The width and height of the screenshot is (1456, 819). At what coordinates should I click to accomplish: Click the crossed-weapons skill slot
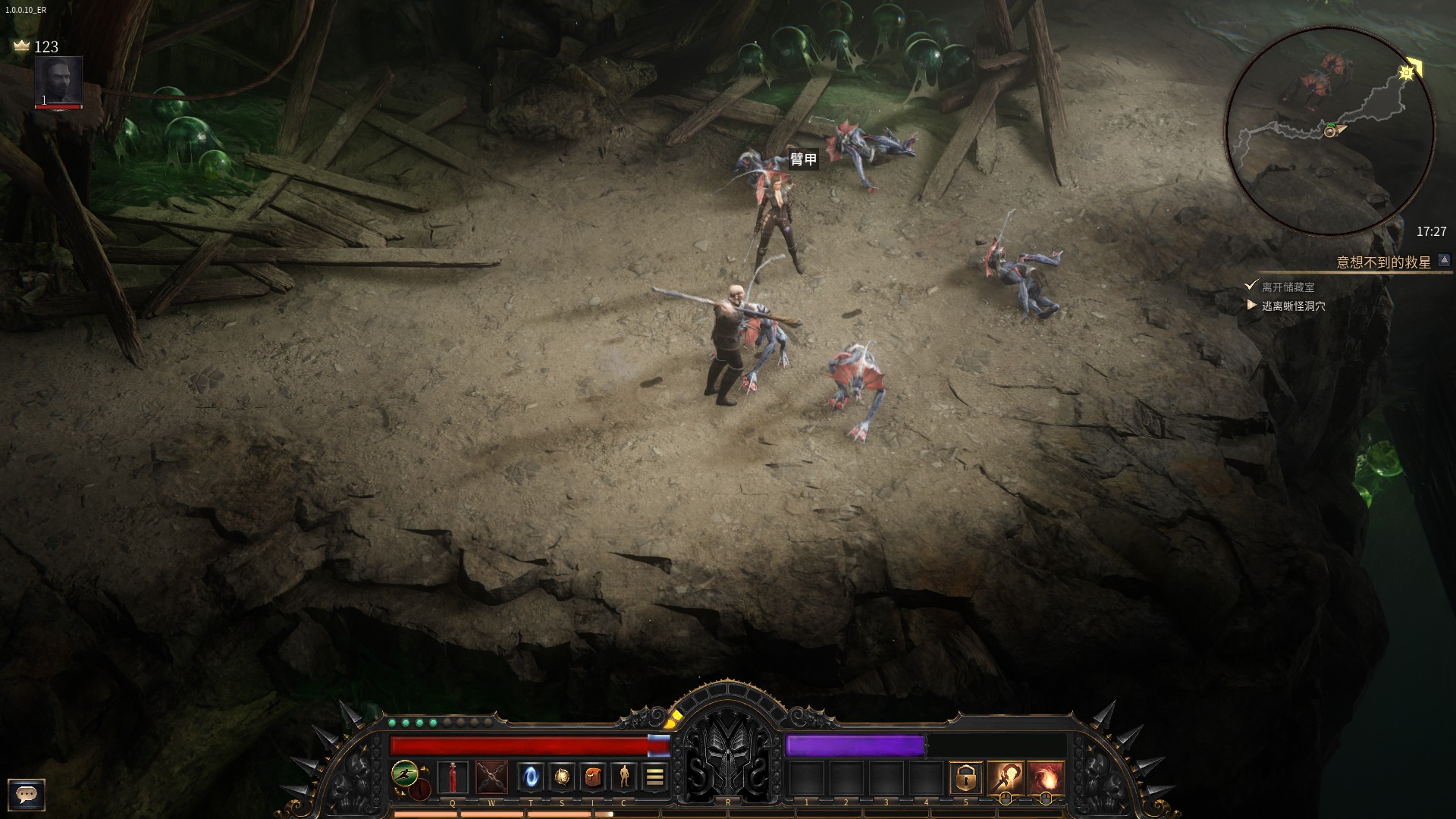(x=491, y=777)
